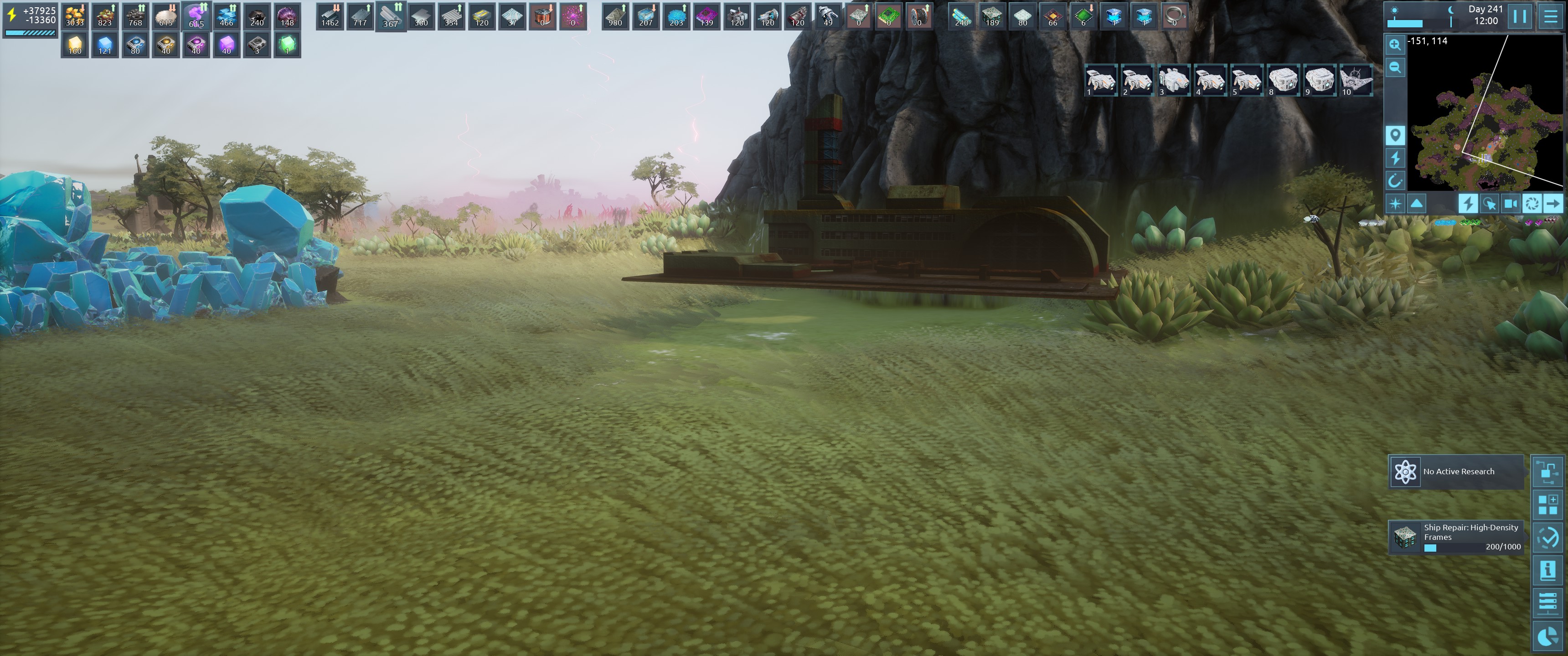The image size is (1568, 656).
Task: Open the research tree diagram button
Action: click(1547, 471)
